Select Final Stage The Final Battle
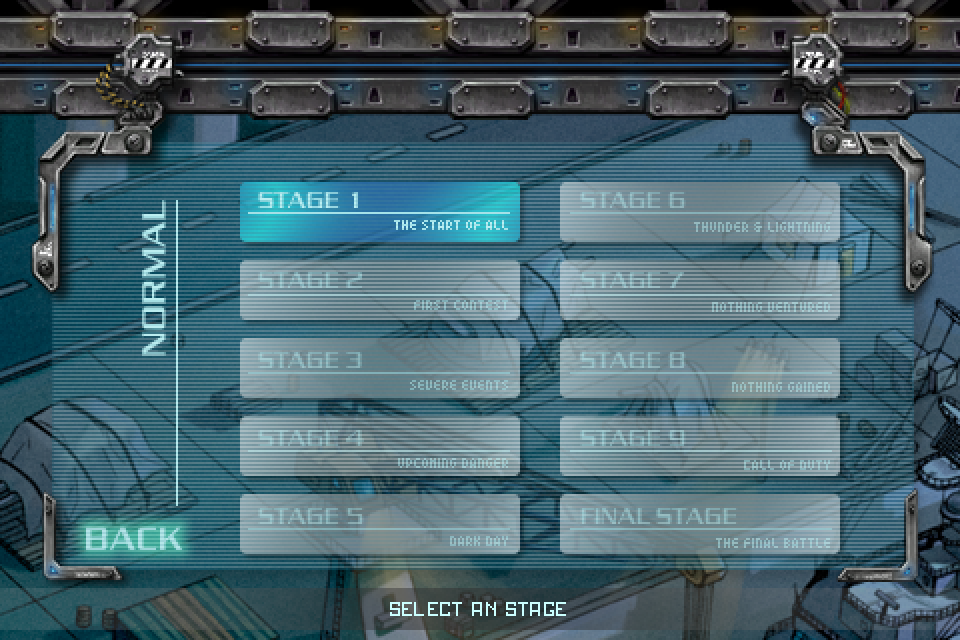 (x=700, y=524)
